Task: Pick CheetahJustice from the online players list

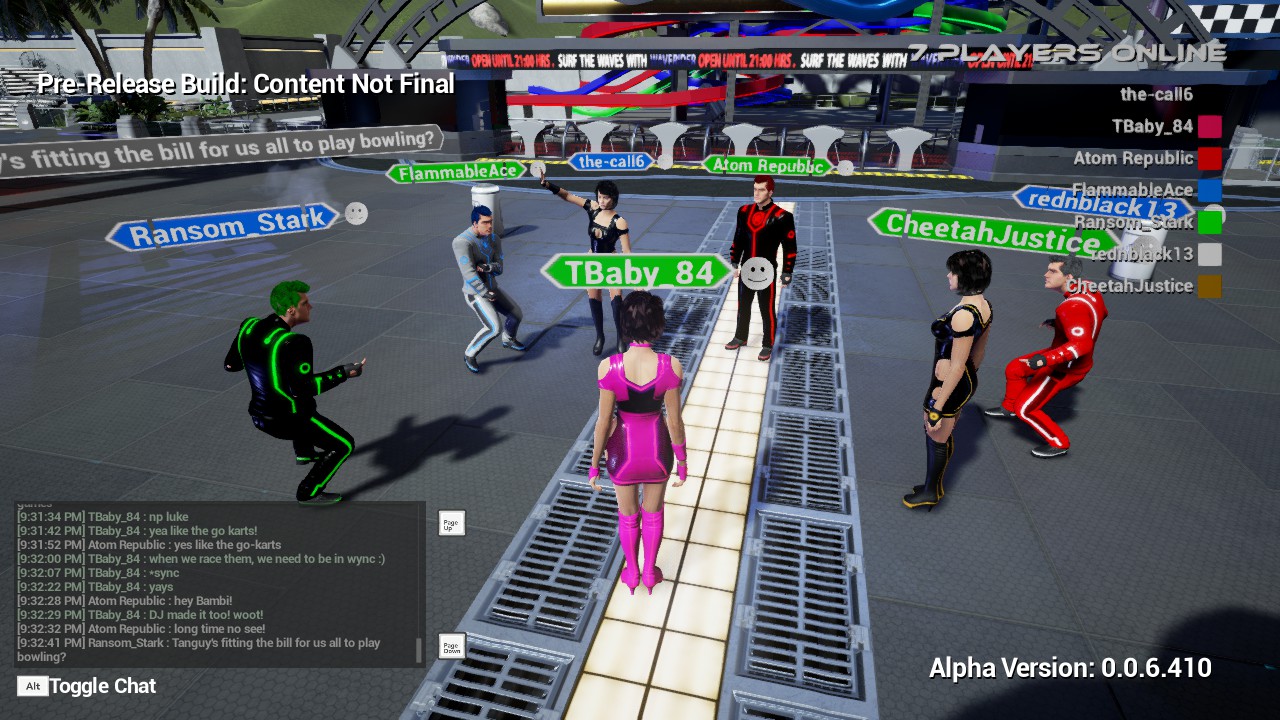Action: click(1129, 286)
